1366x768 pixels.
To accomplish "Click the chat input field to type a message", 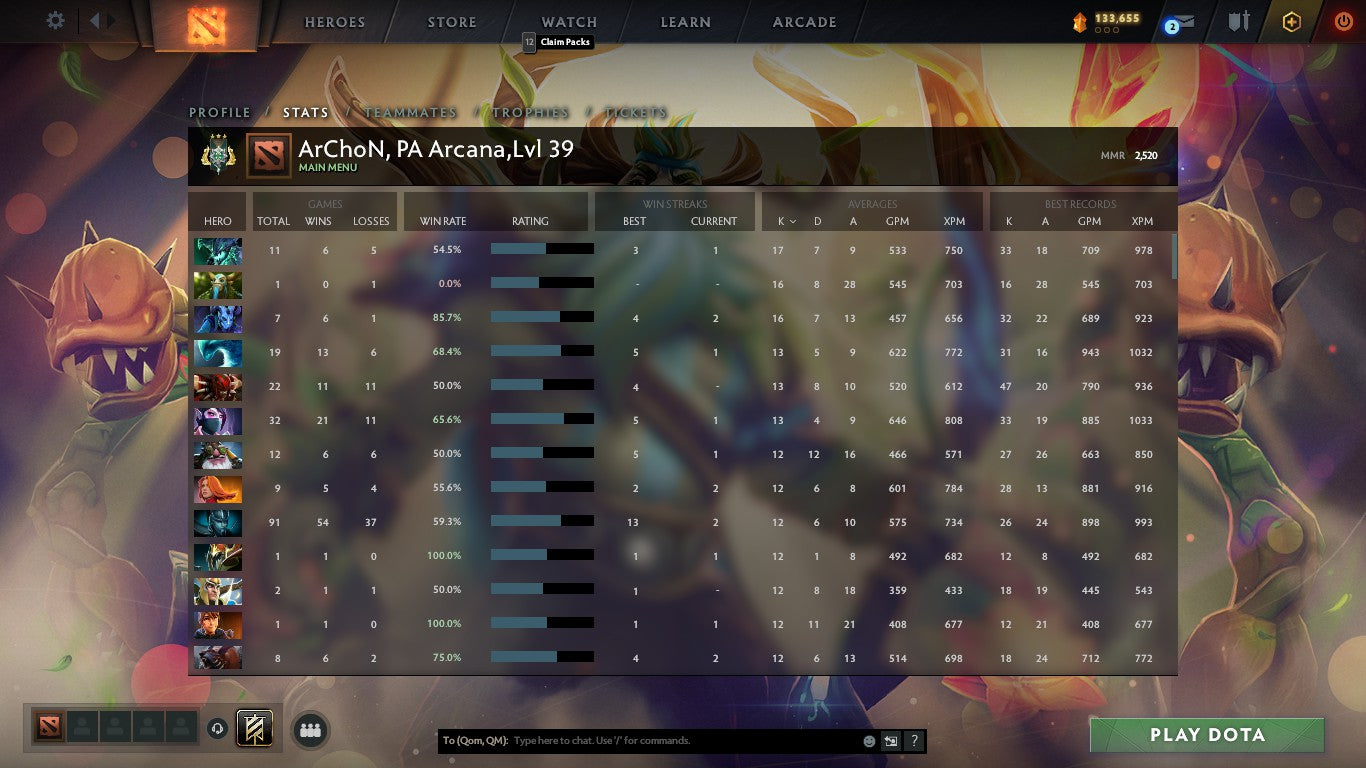I will [650, 740].
